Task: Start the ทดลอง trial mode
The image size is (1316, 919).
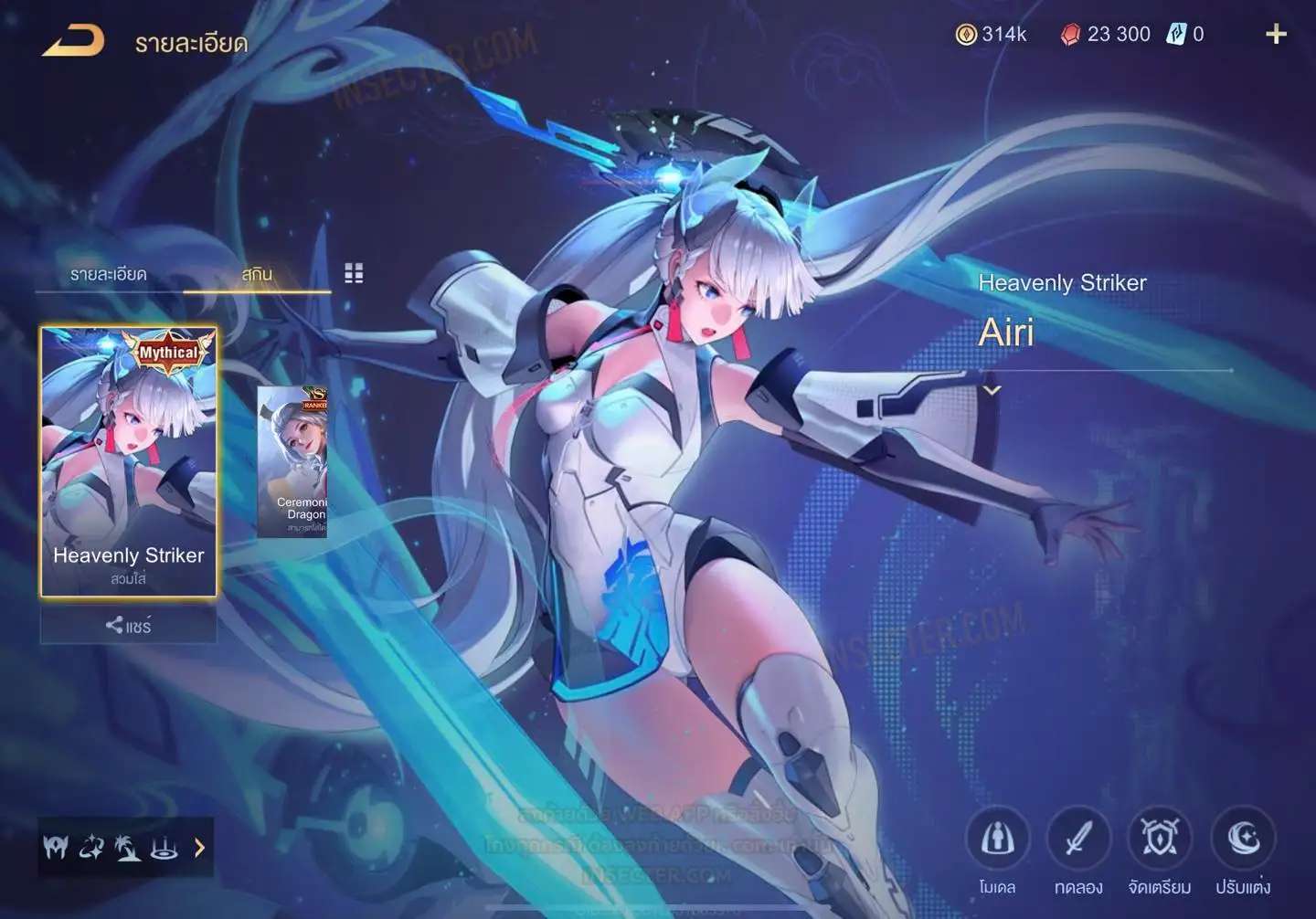Action: point(1078,839)
